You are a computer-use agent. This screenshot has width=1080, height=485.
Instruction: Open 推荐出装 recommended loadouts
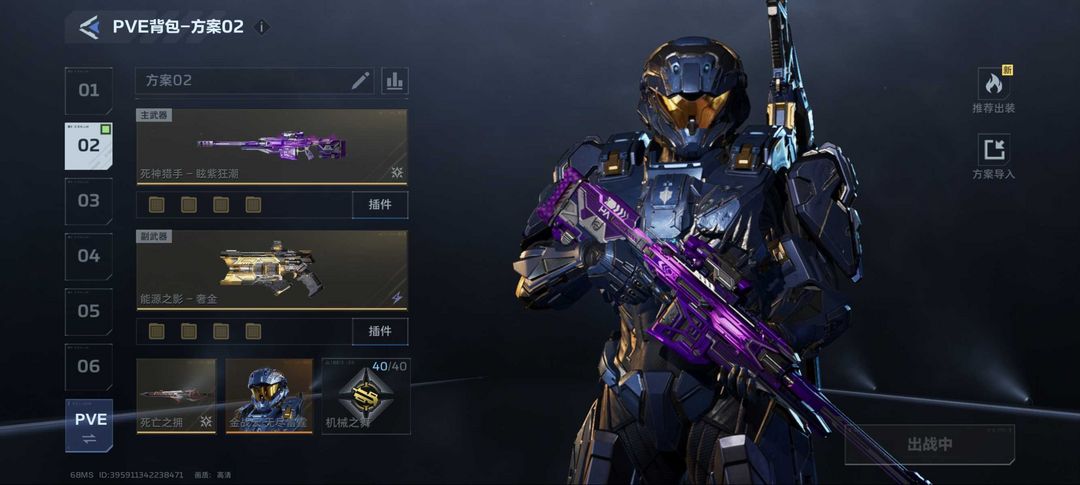point(993,90)
